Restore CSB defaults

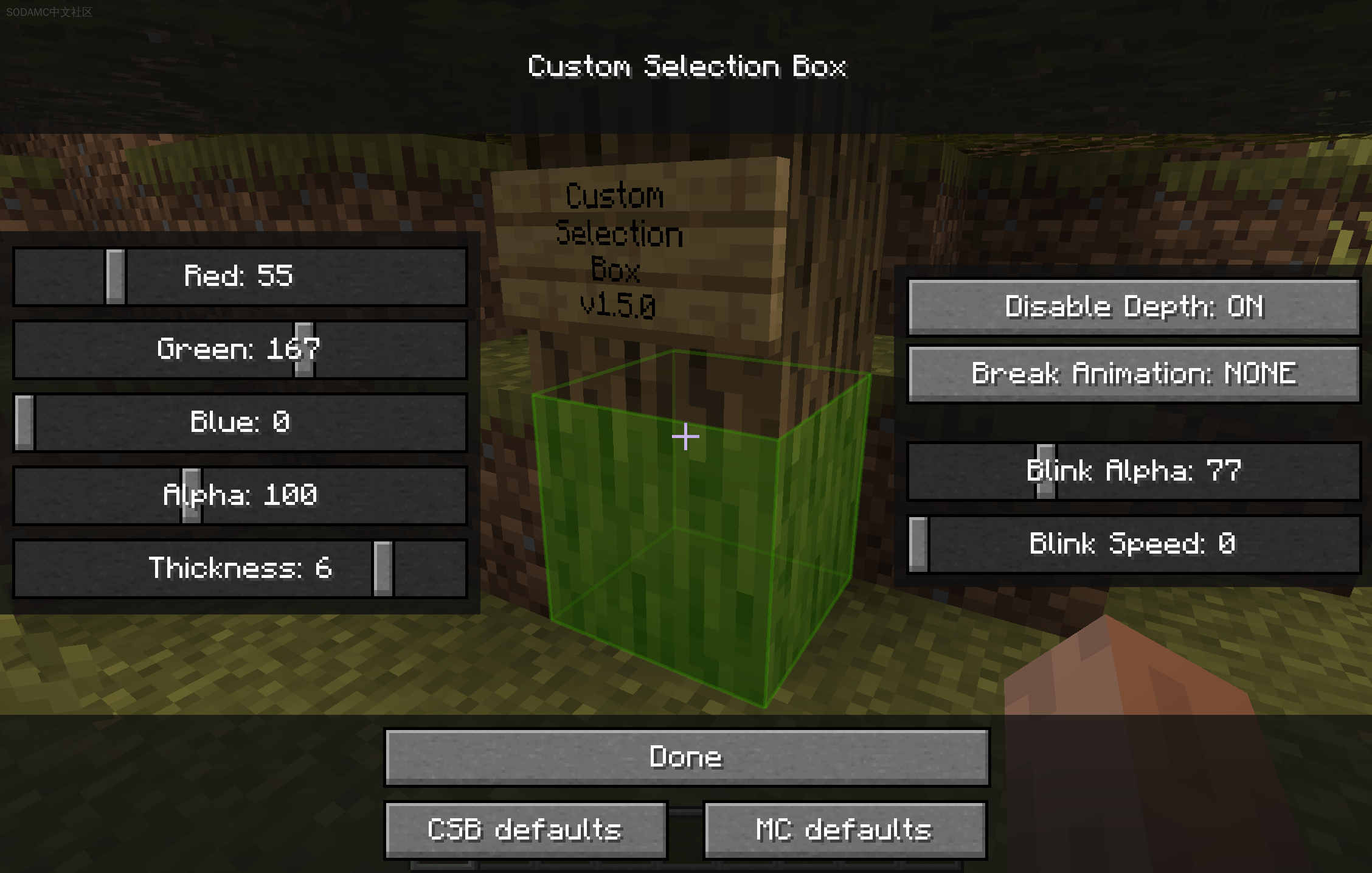click(525, 829)
